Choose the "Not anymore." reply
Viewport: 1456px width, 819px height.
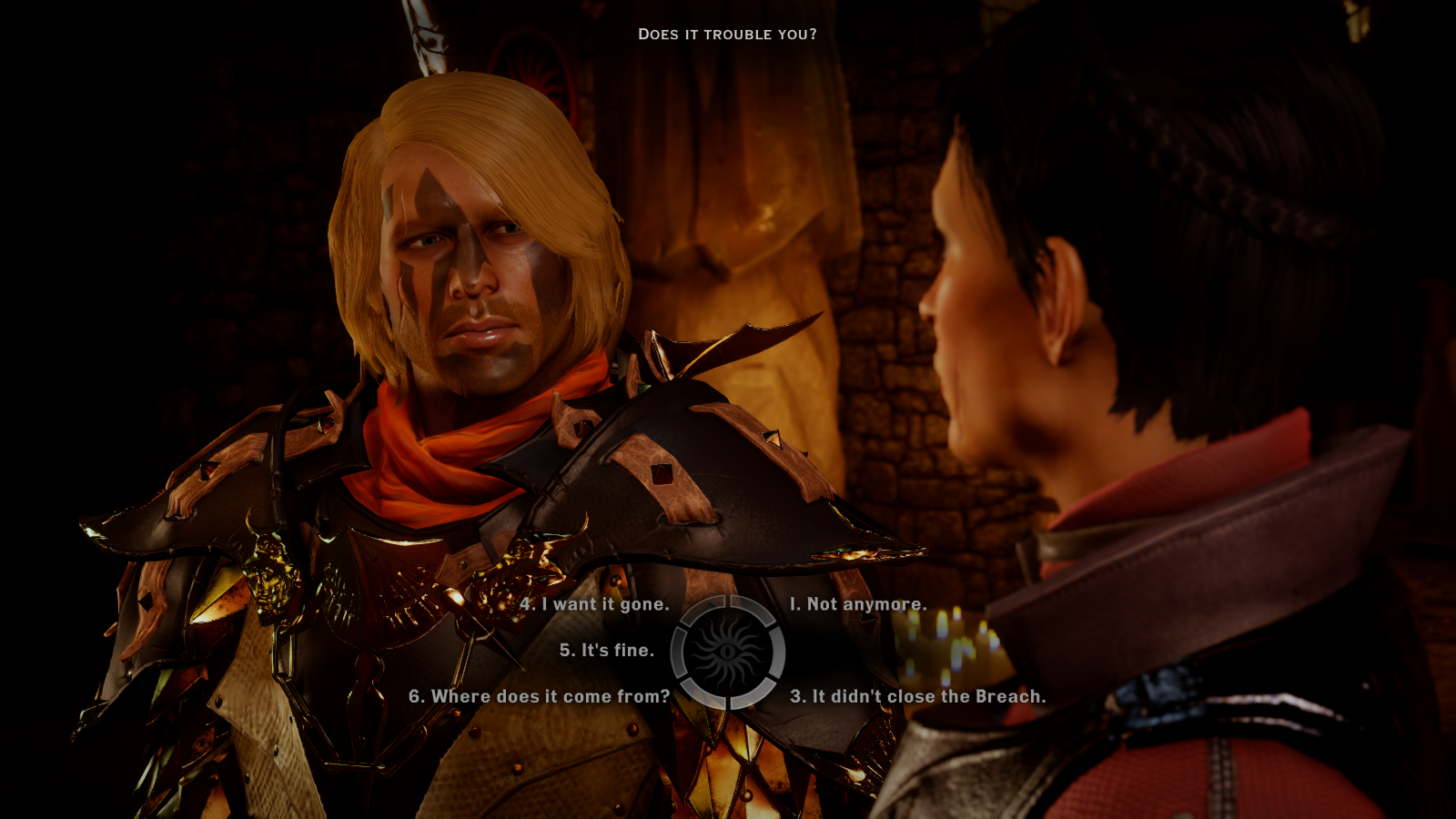pos(858,604)
